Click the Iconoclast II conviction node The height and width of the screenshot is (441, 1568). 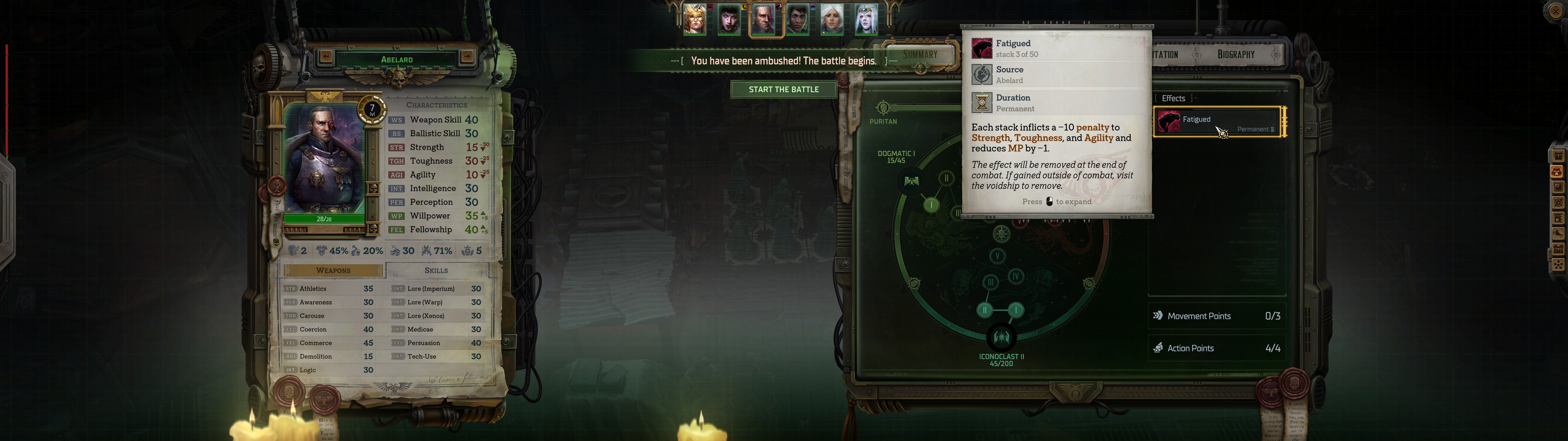(1001, 337)
